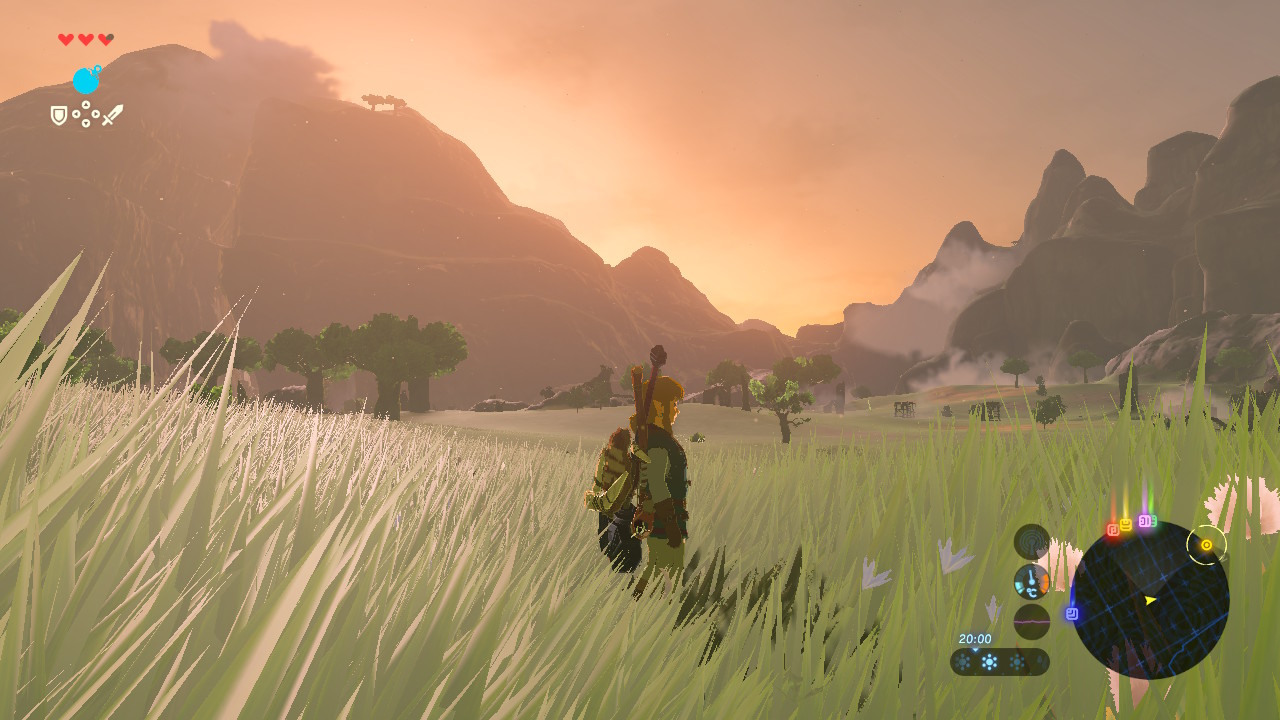Open the circular minimap

click(1149, 600)
